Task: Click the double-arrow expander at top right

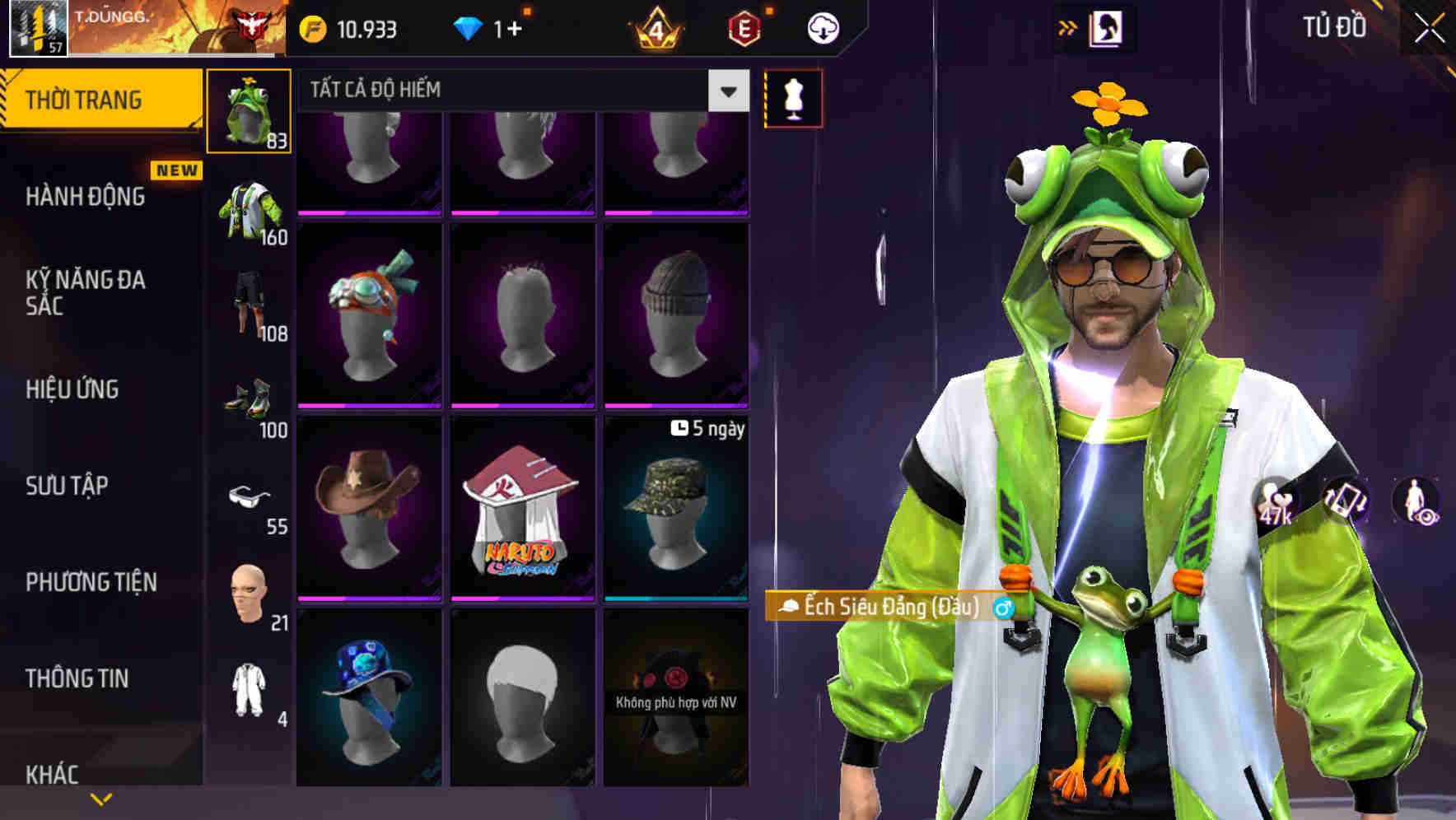Action: click(x=1070, y=26)
